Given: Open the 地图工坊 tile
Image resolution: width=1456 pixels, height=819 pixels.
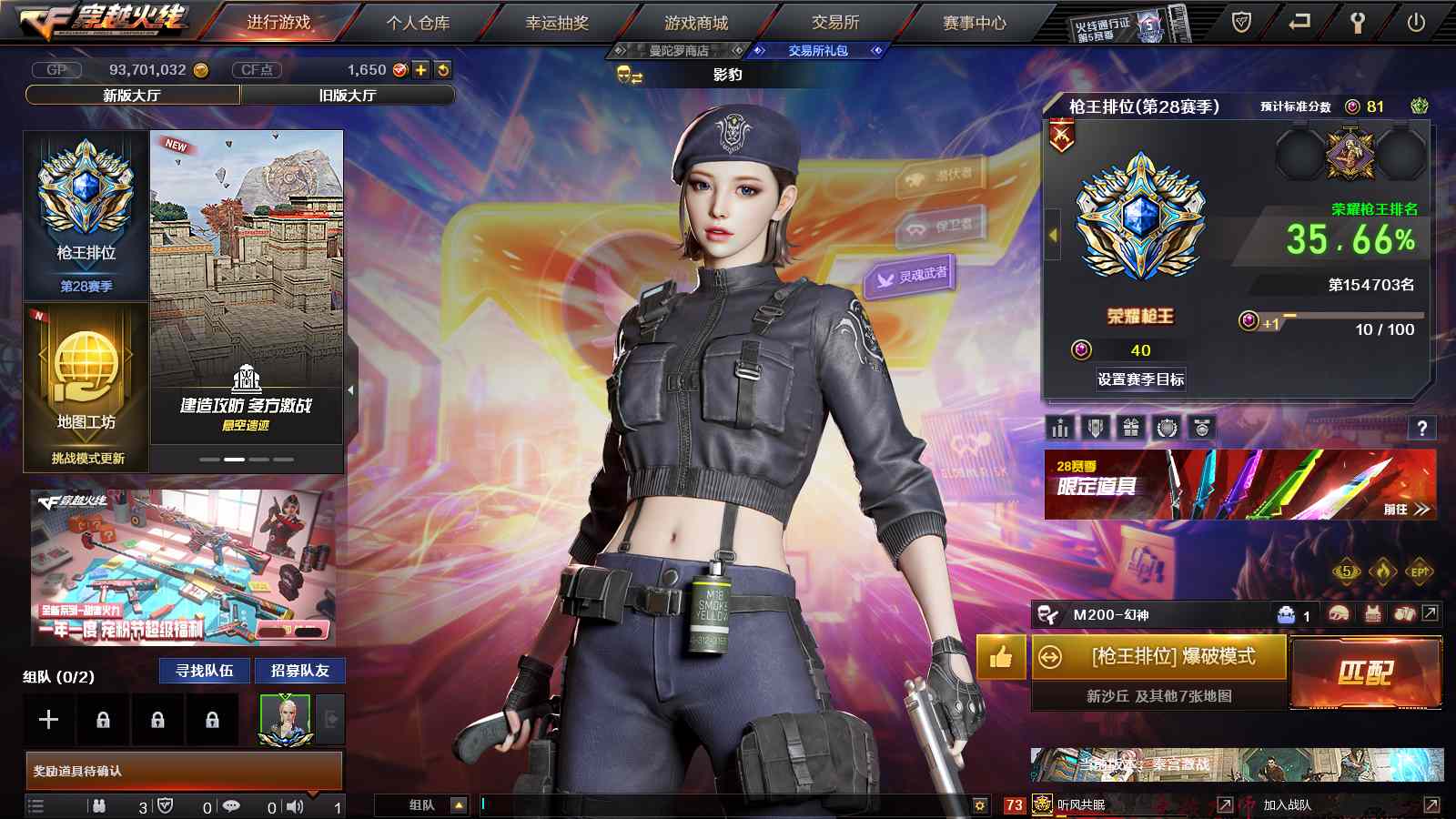Looking at the screenshot, I should pyautogui.click(x=86, y=387).
